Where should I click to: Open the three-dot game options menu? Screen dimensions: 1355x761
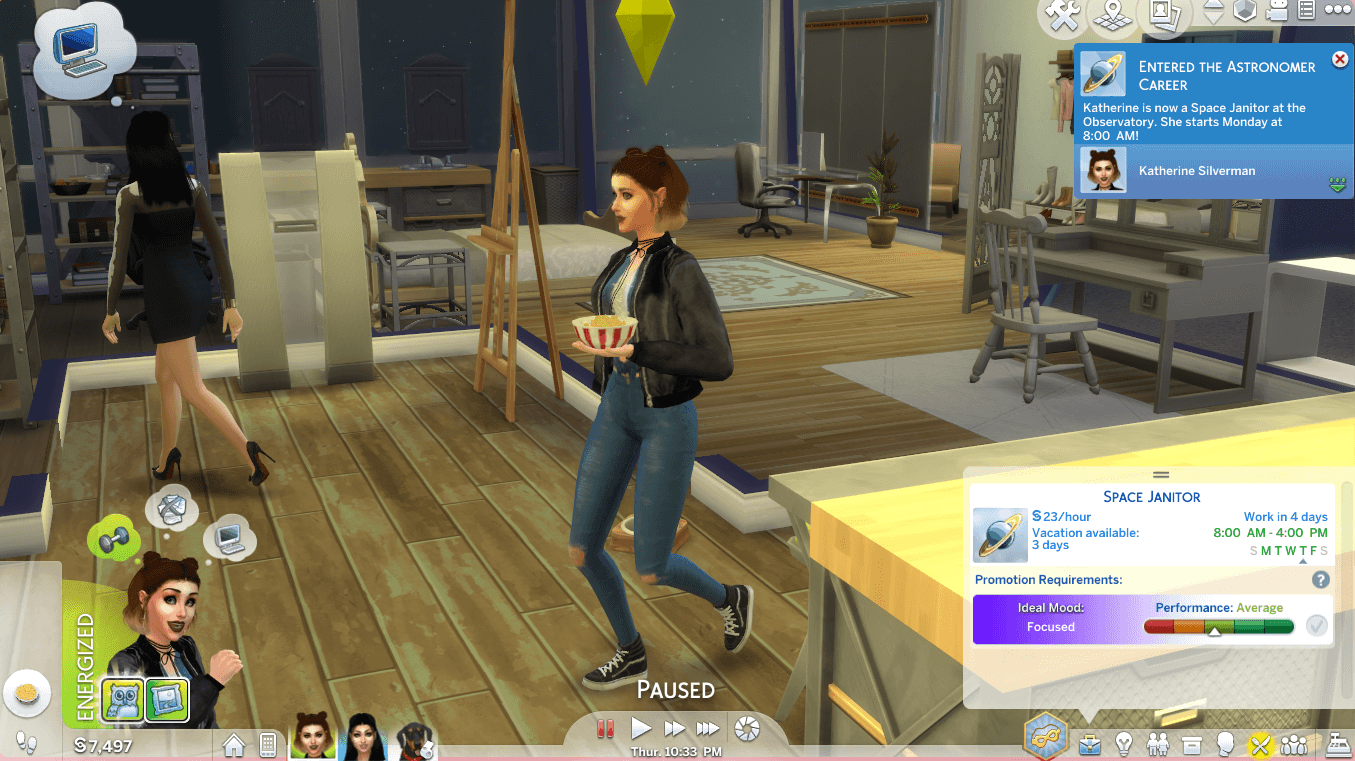(x=1337, y=10)
